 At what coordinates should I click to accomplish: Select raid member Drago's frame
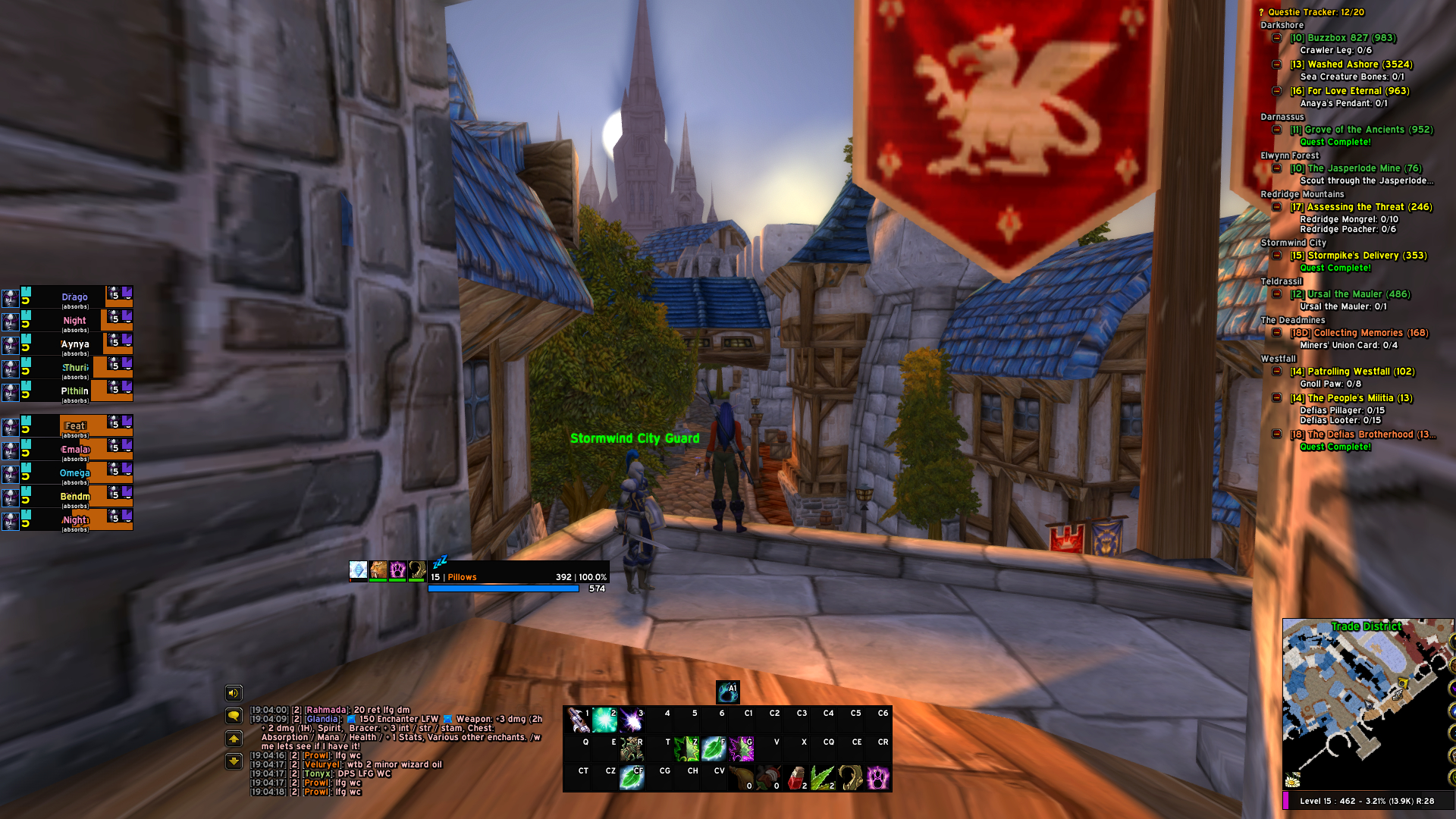[x=74, y=297]
